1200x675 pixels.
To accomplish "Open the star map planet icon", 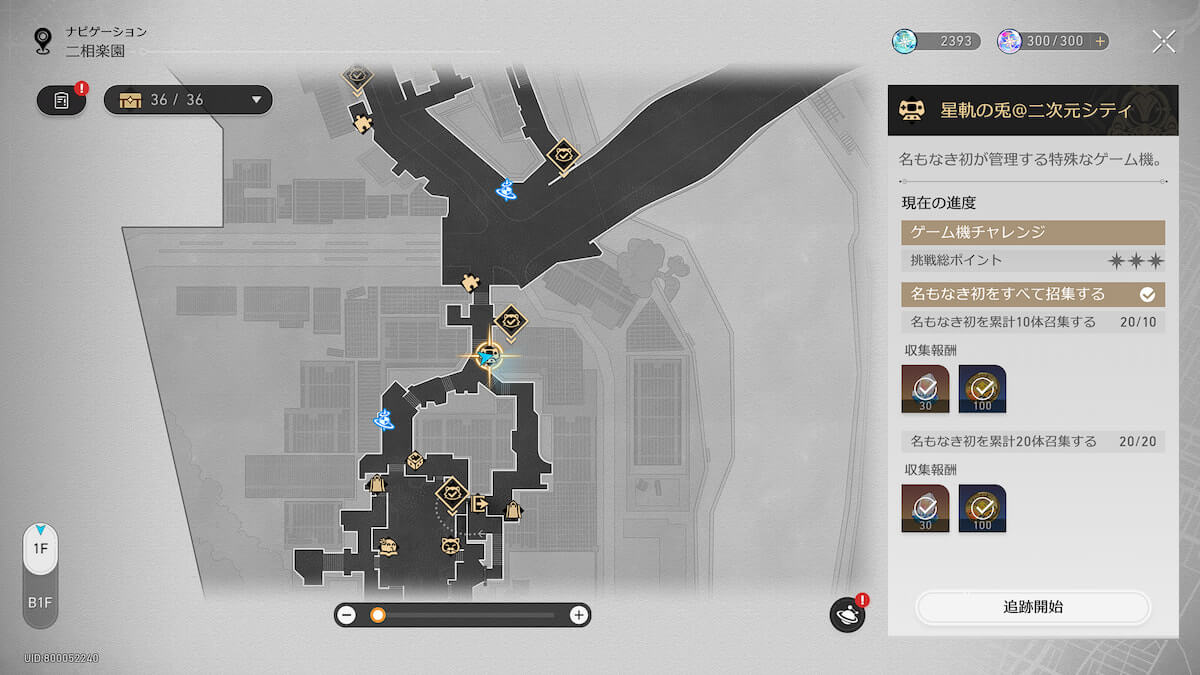I will (x=847, y=614).
